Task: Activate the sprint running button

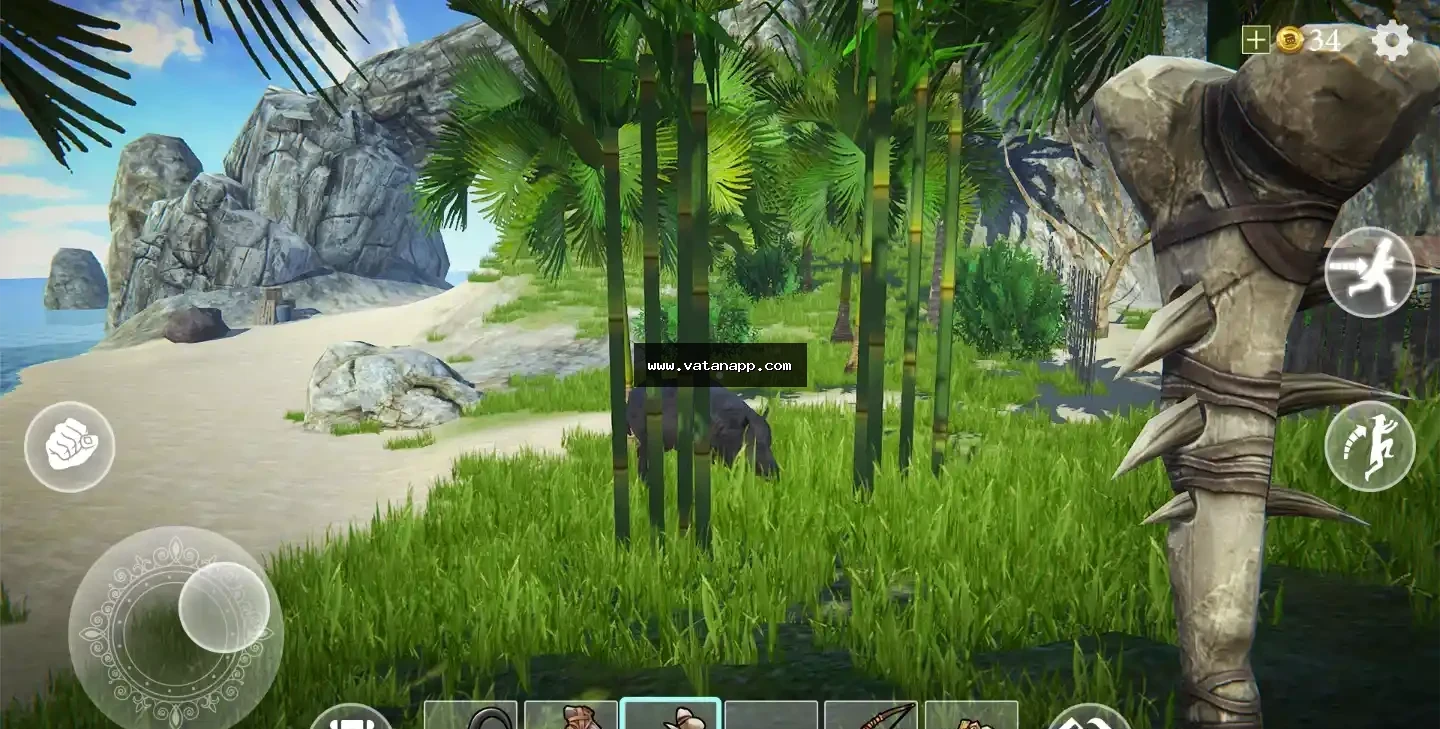Action: click(x=1369, y=272)
